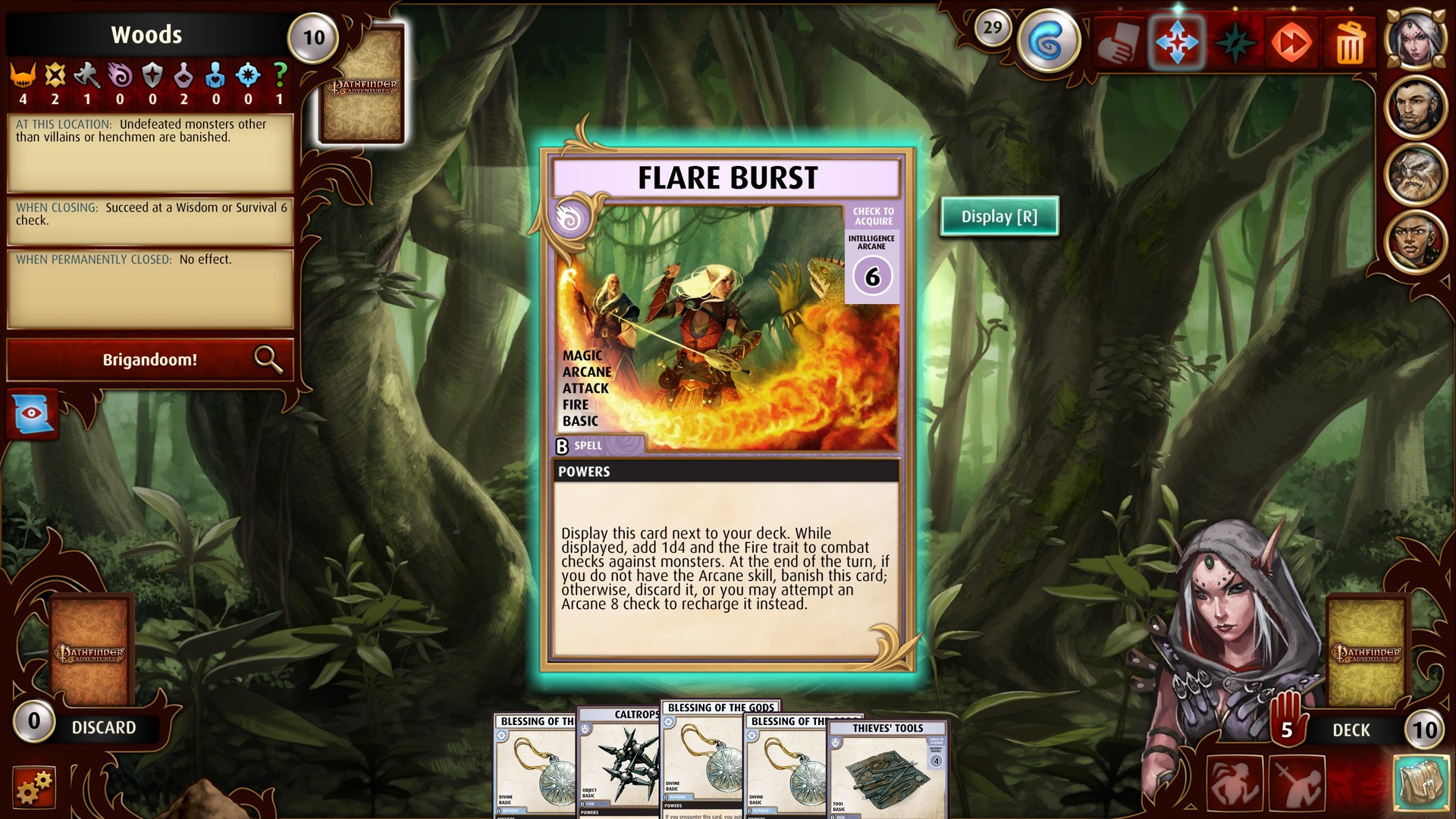End the turn with the fast-forward icon
Screen dimensions: 1456x819
1291,42
